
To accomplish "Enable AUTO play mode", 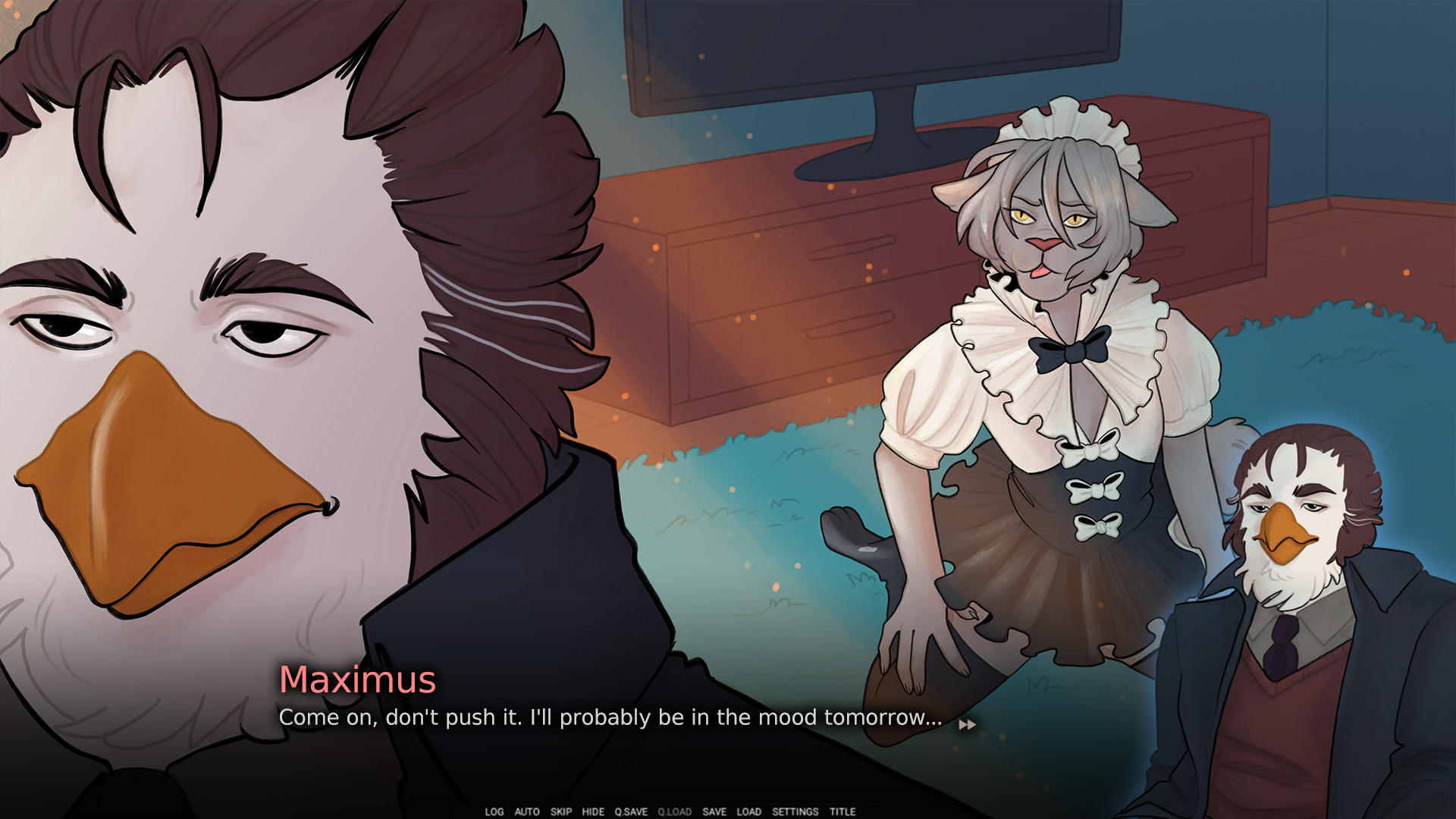I will tap(526, 811).
